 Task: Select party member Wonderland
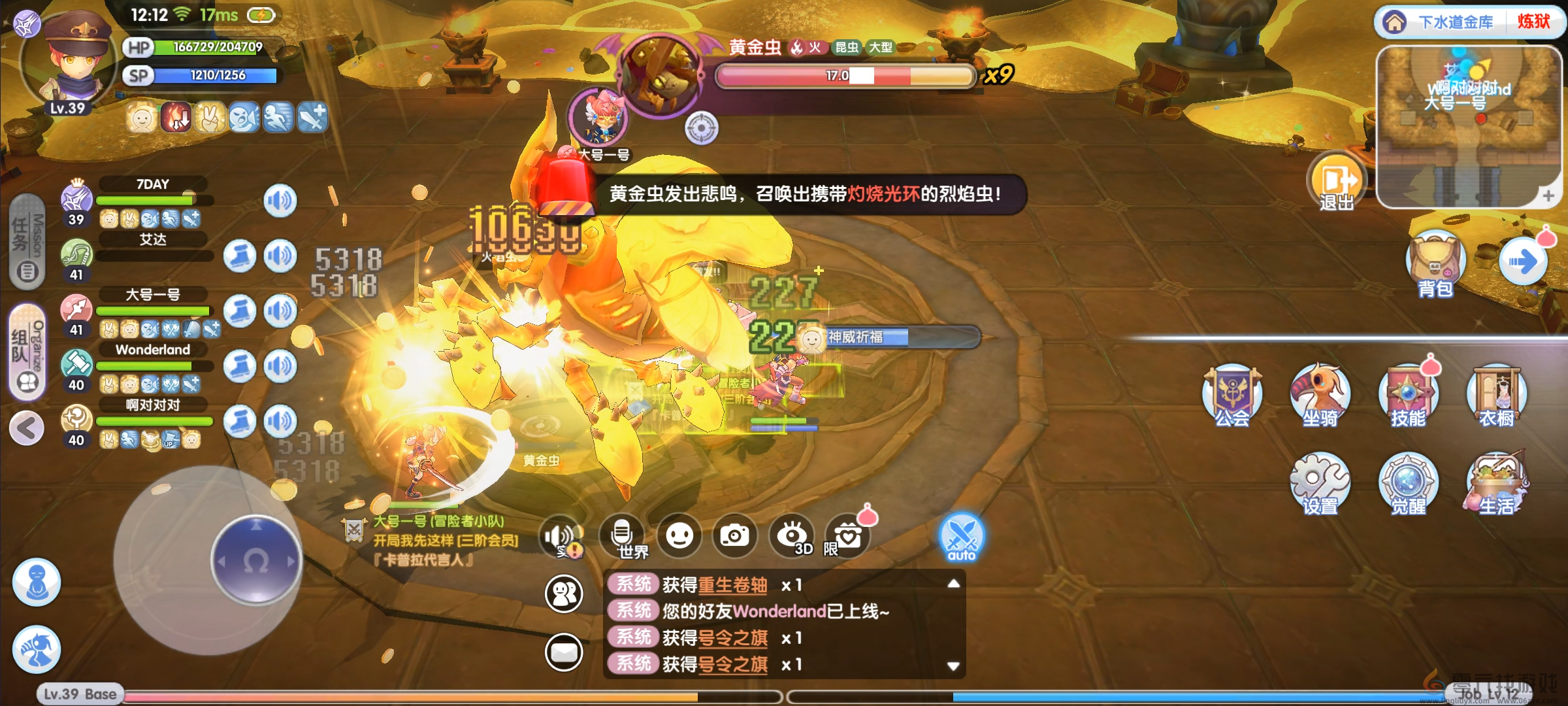pos(153,350)
